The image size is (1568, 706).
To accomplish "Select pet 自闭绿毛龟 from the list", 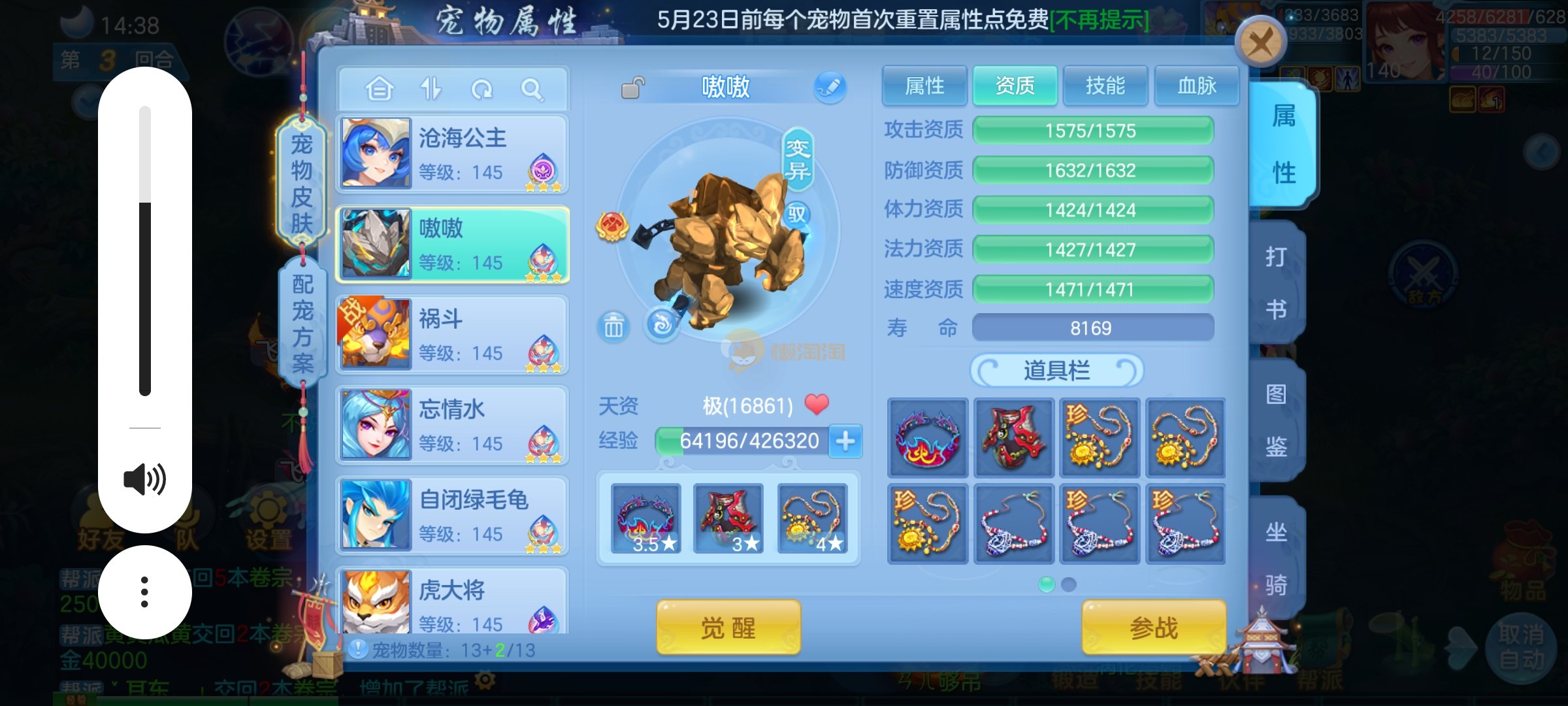I will pyautogui.click(x=452, y=515).
